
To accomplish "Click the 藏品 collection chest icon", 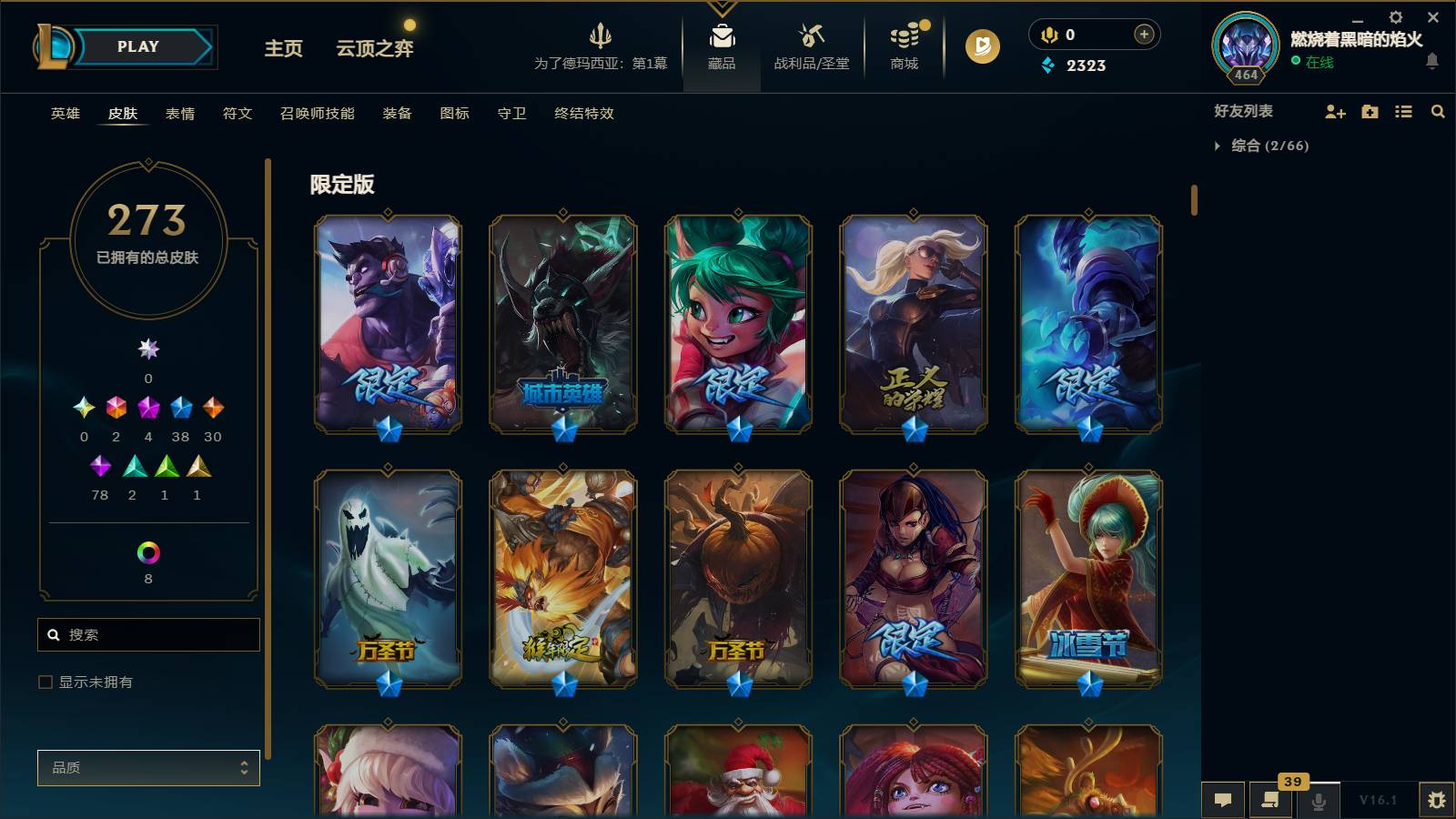I will click(721, 38).
